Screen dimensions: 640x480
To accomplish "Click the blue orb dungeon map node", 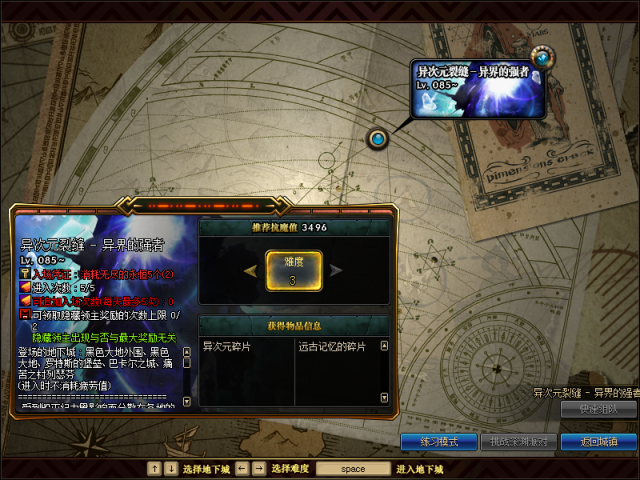I will pos(378,139).
